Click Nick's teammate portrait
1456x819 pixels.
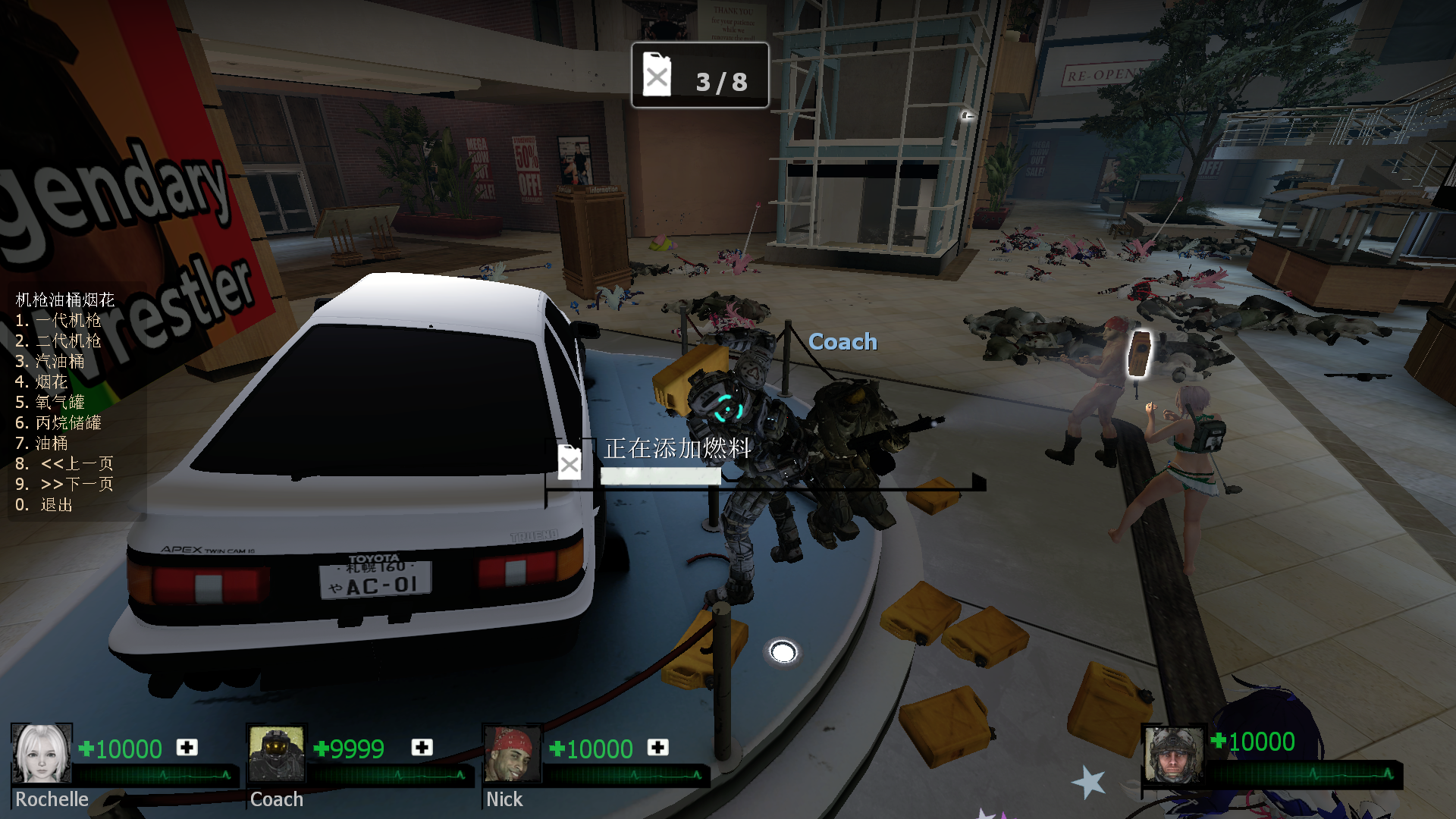513,754
